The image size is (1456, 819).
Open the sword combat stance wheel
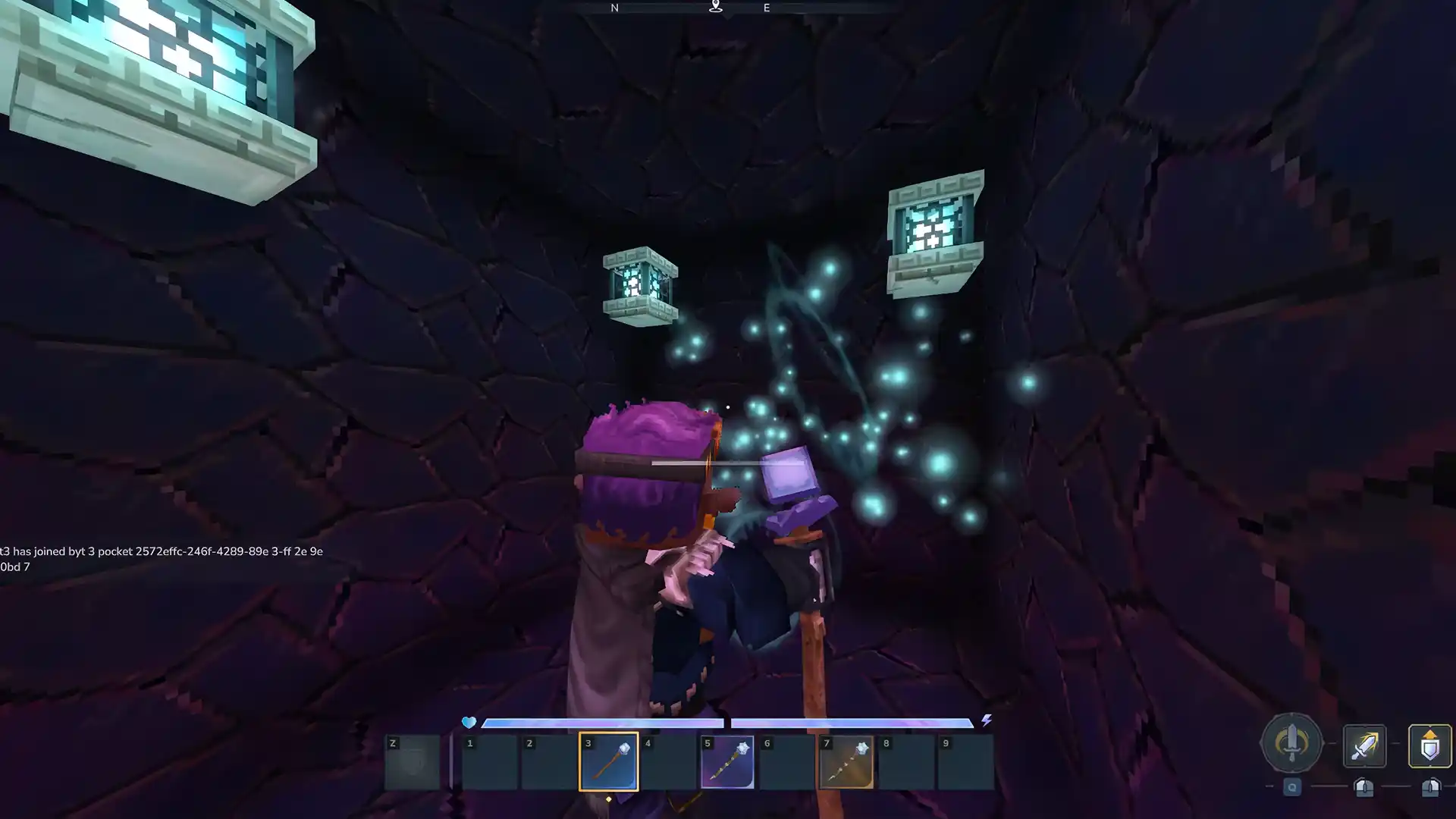[x=1291, y=744]
